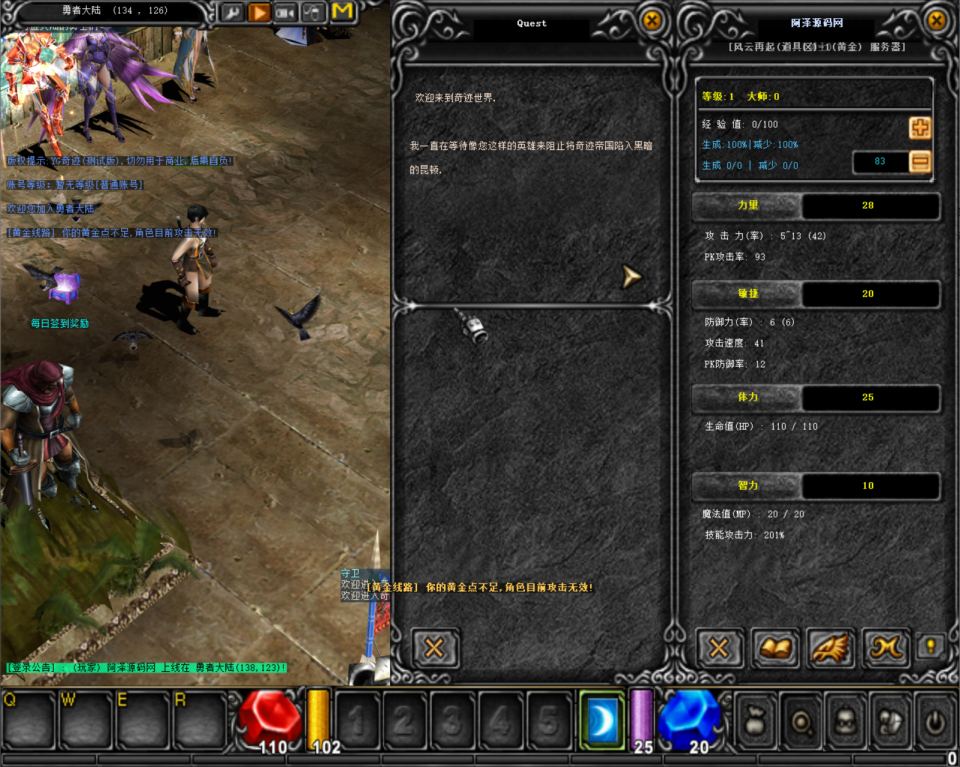This screenshot has width=960, height=767.
Task: Click the golden arrow in the quest dialogue
Action: point(631,276)
